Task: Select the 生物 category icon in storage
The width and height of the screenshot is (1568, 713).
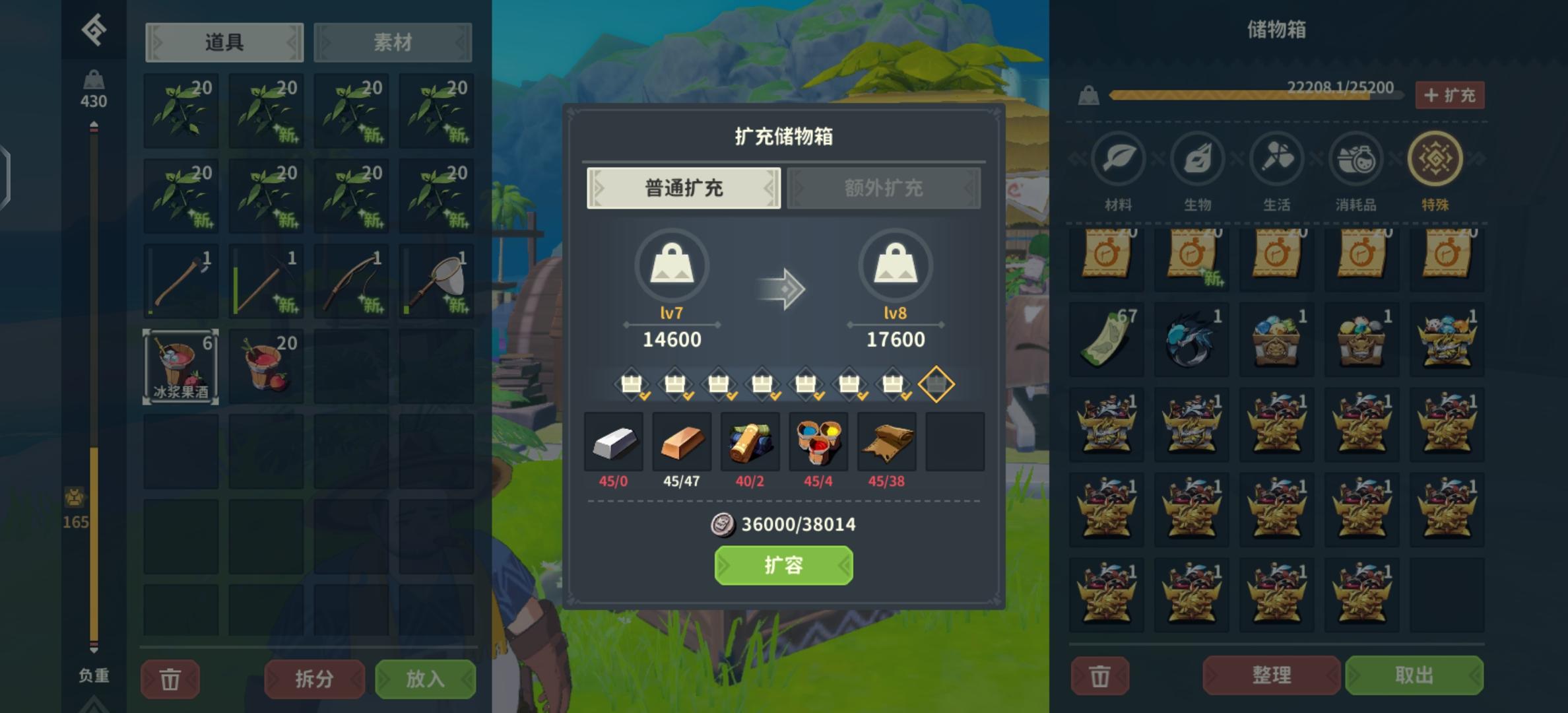Action: click(x=1196, y=158)
